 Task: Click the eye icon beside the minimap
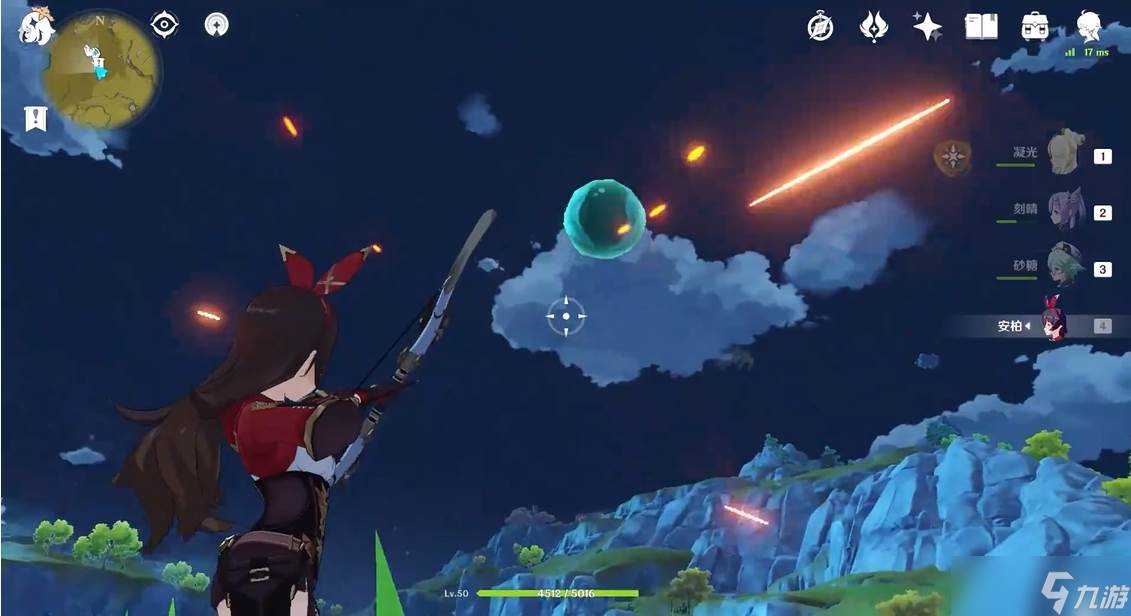pos(164,25)
